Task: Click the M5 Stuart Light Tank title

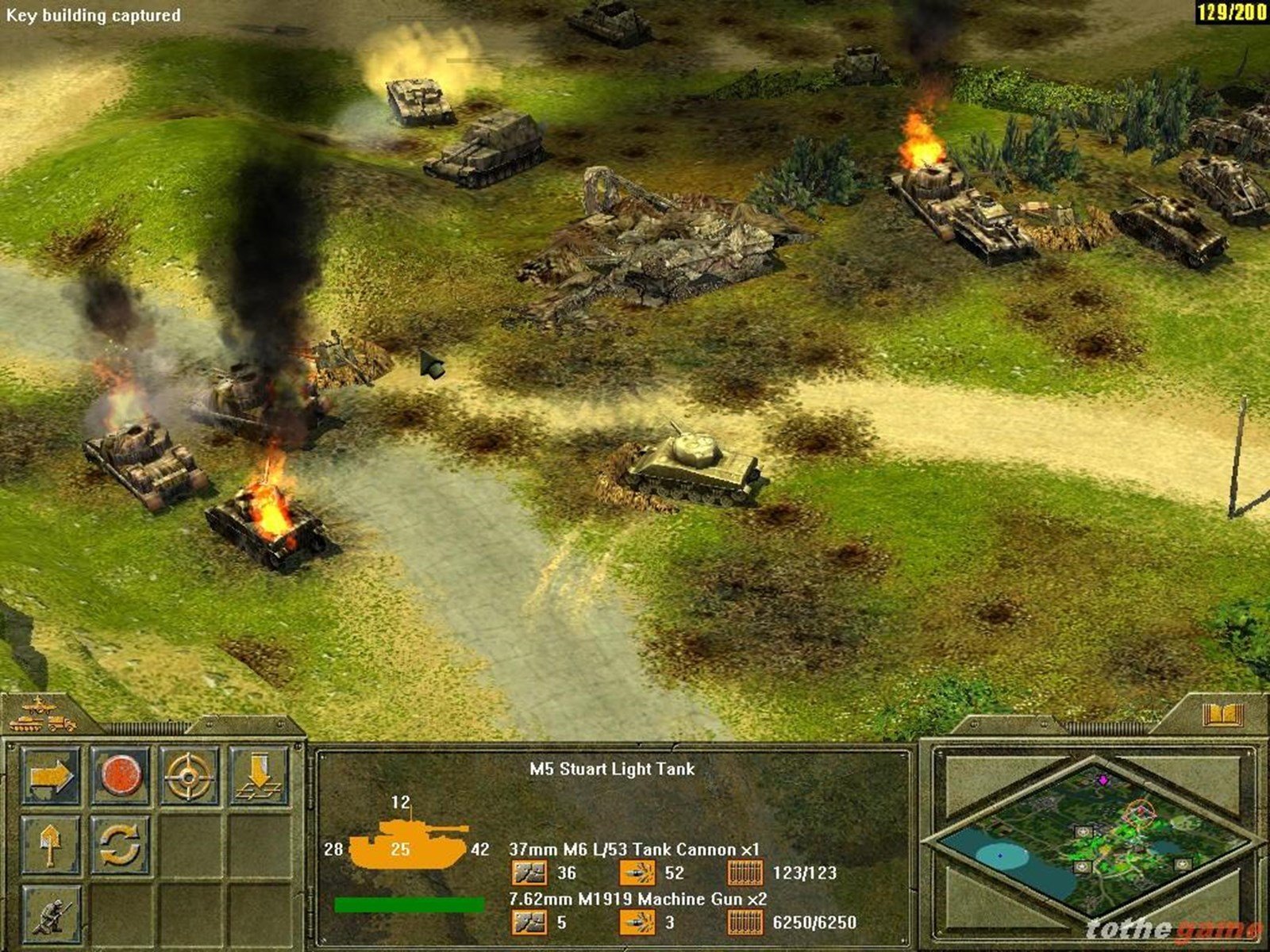Action: pos(611,768)
